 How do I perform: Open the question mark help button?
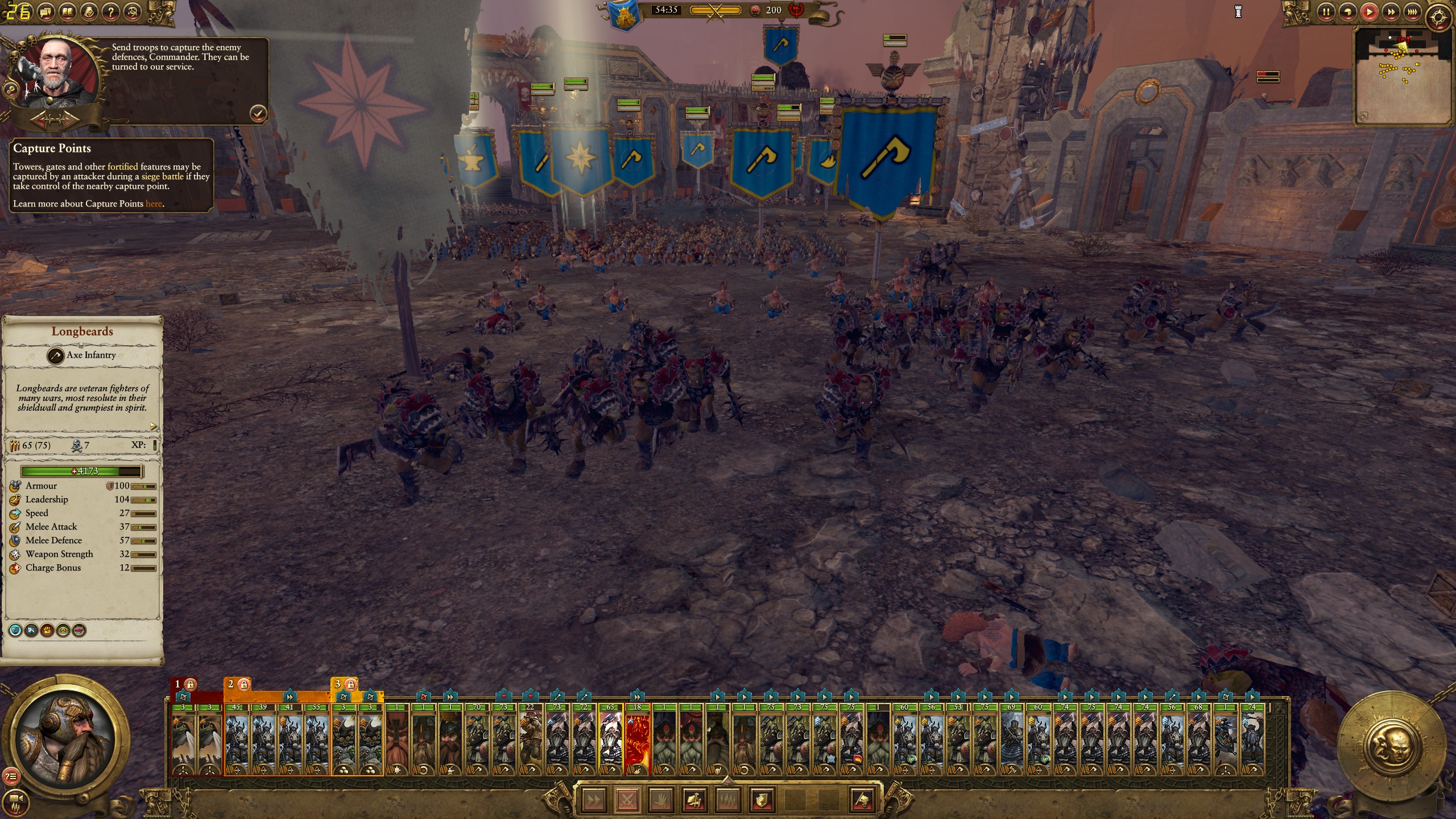pos(111,11)
